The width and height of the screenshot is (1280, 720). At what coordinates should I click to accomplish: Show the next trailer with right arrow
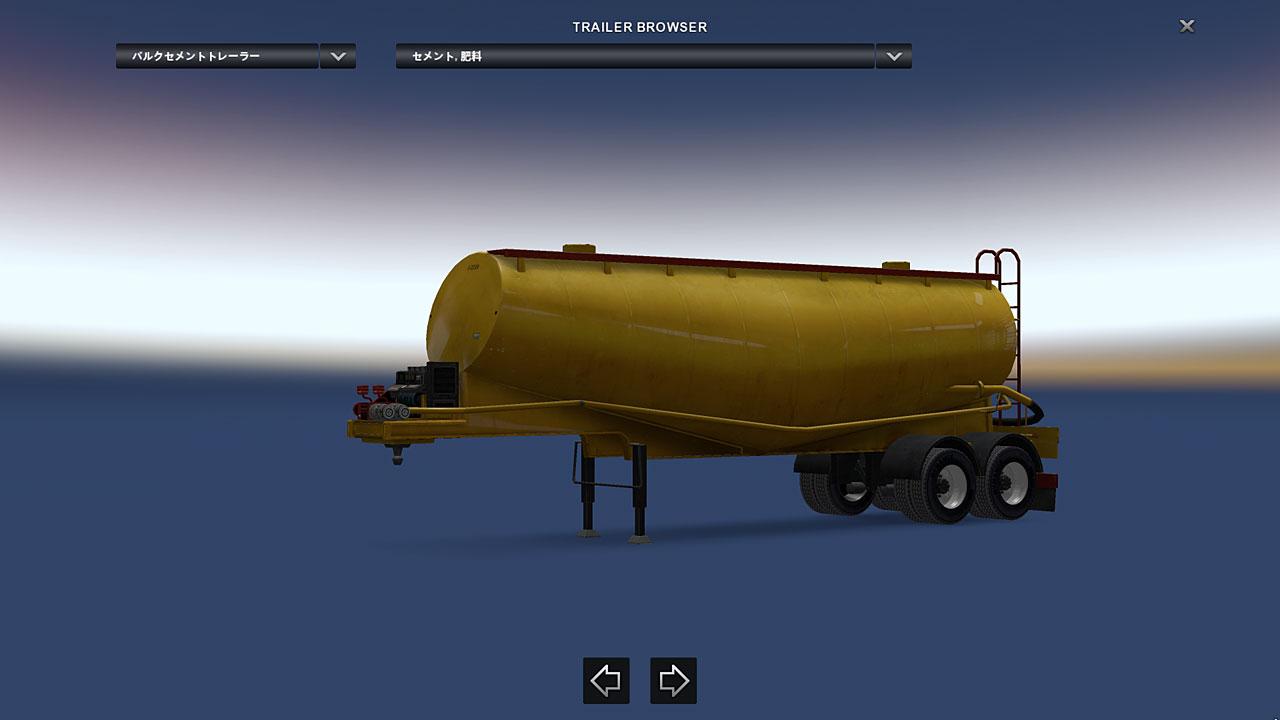point(673,681)
